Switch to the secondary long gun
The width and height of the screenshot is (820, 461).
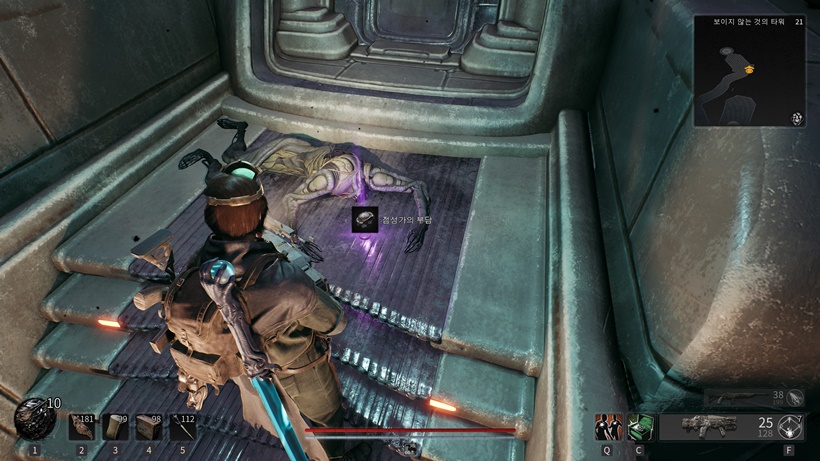point(744,398)
